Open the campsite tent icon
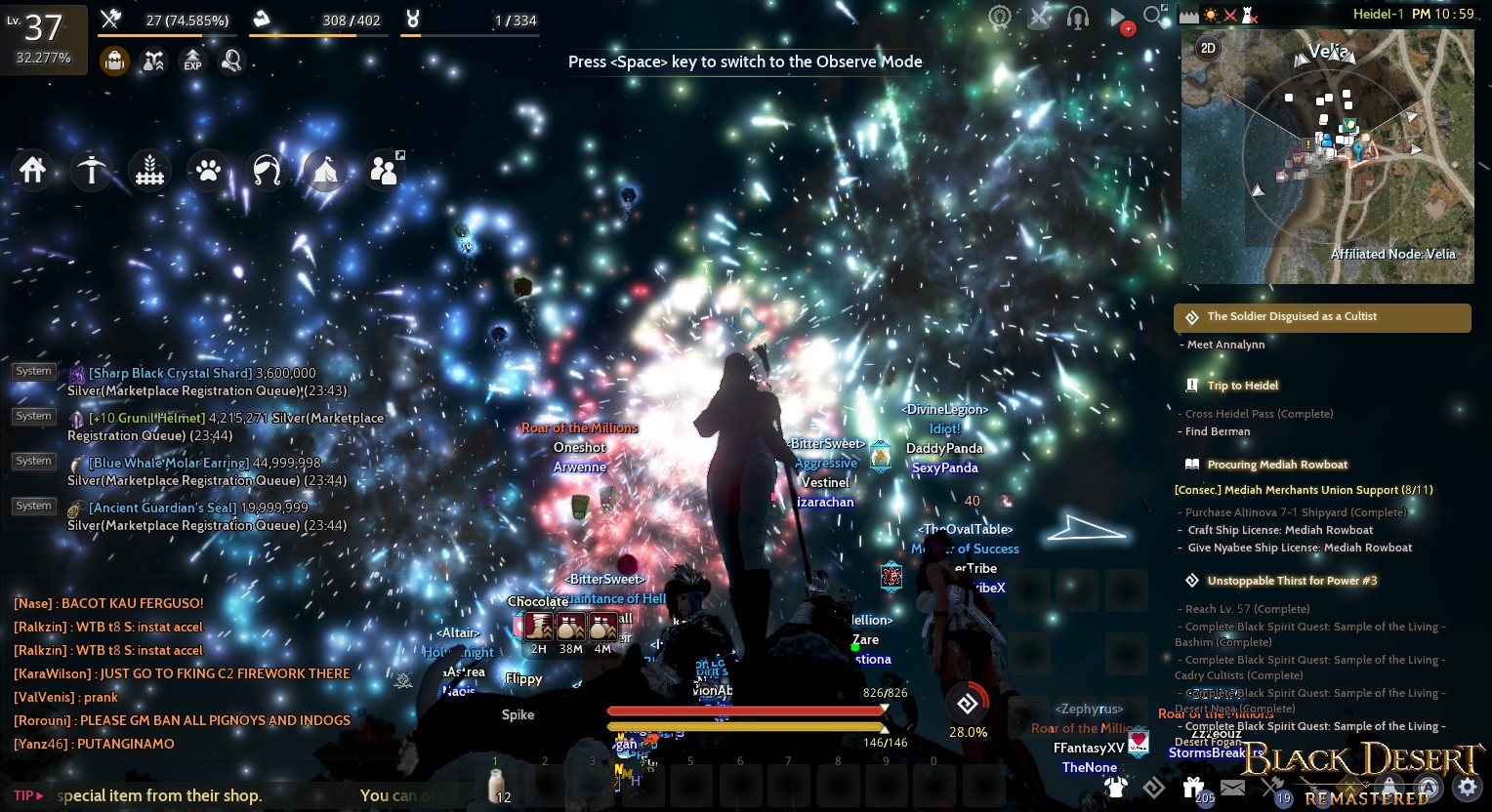The width and height of the screenshot is (1492, 812). pyautogui.click(x=325, y=171)
